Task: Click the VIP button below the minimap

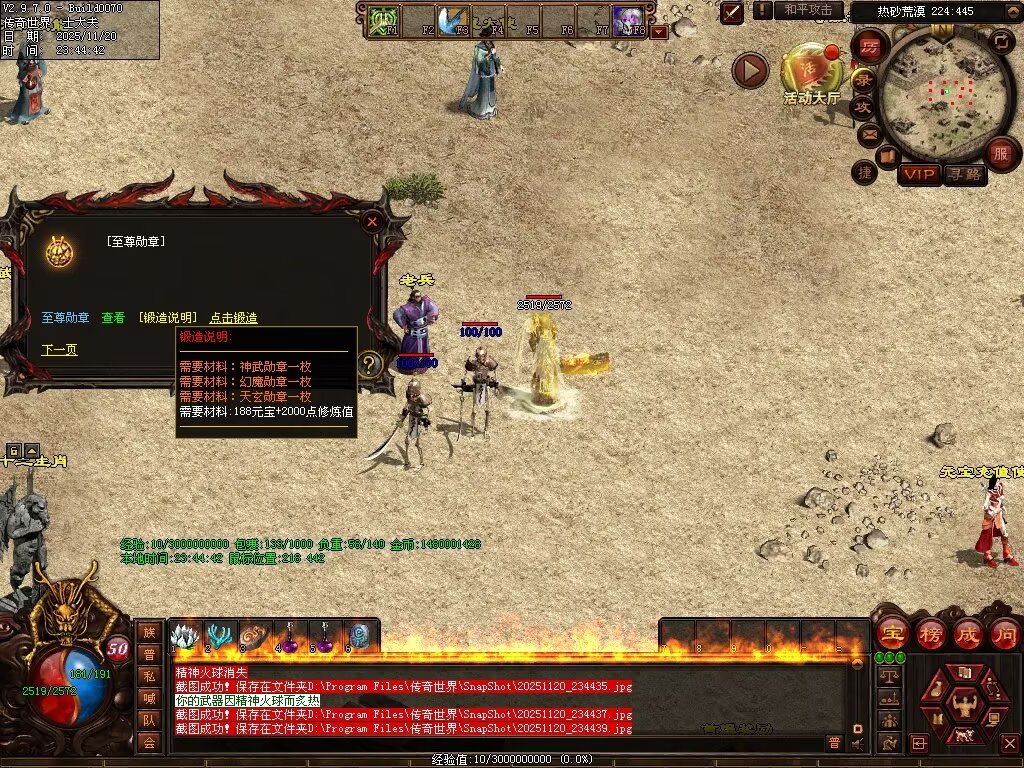Action: coord(918,174)
